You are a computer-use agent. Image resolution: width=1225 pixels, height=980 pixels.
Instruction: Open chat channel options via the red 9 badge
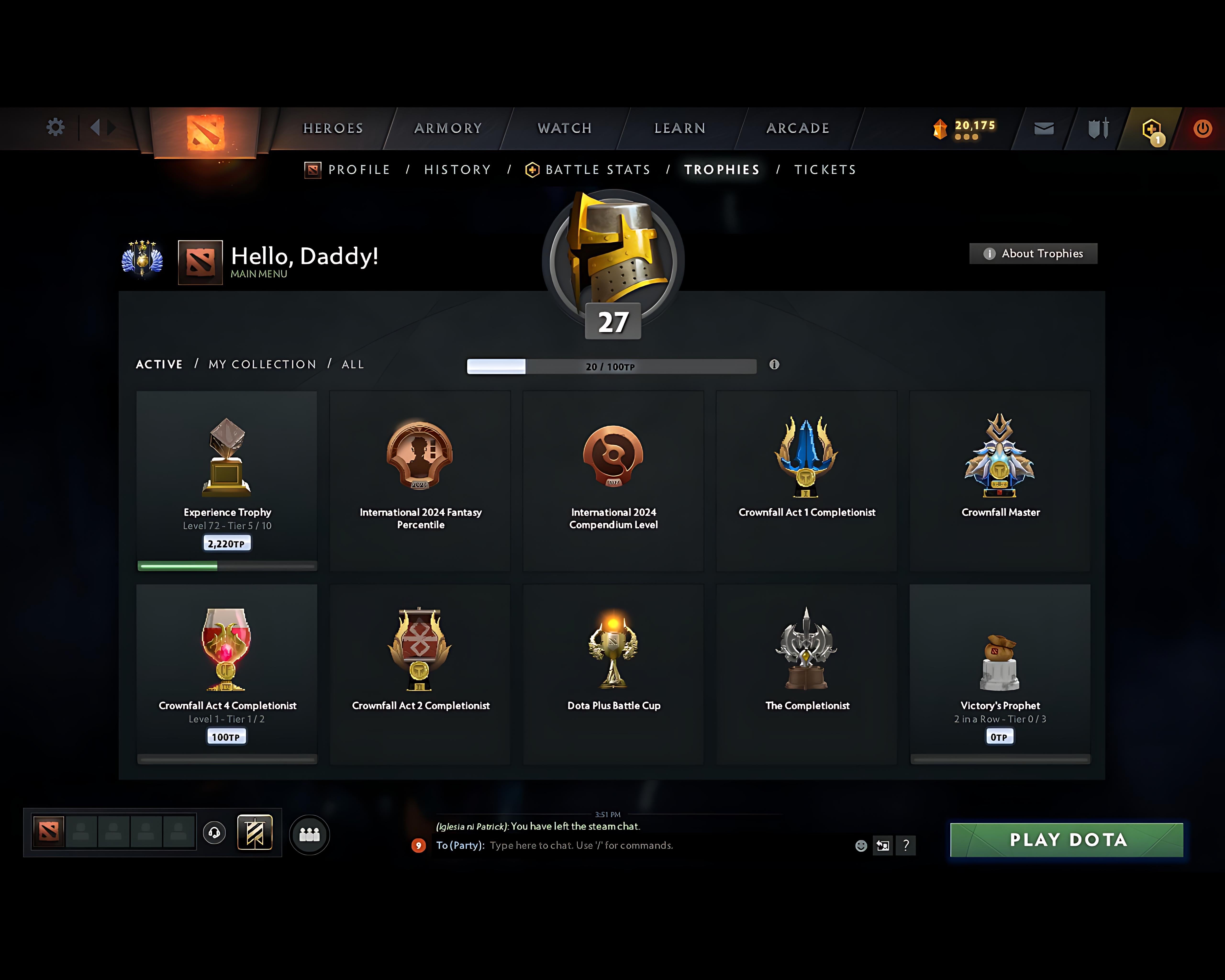(x=419, y=845)
